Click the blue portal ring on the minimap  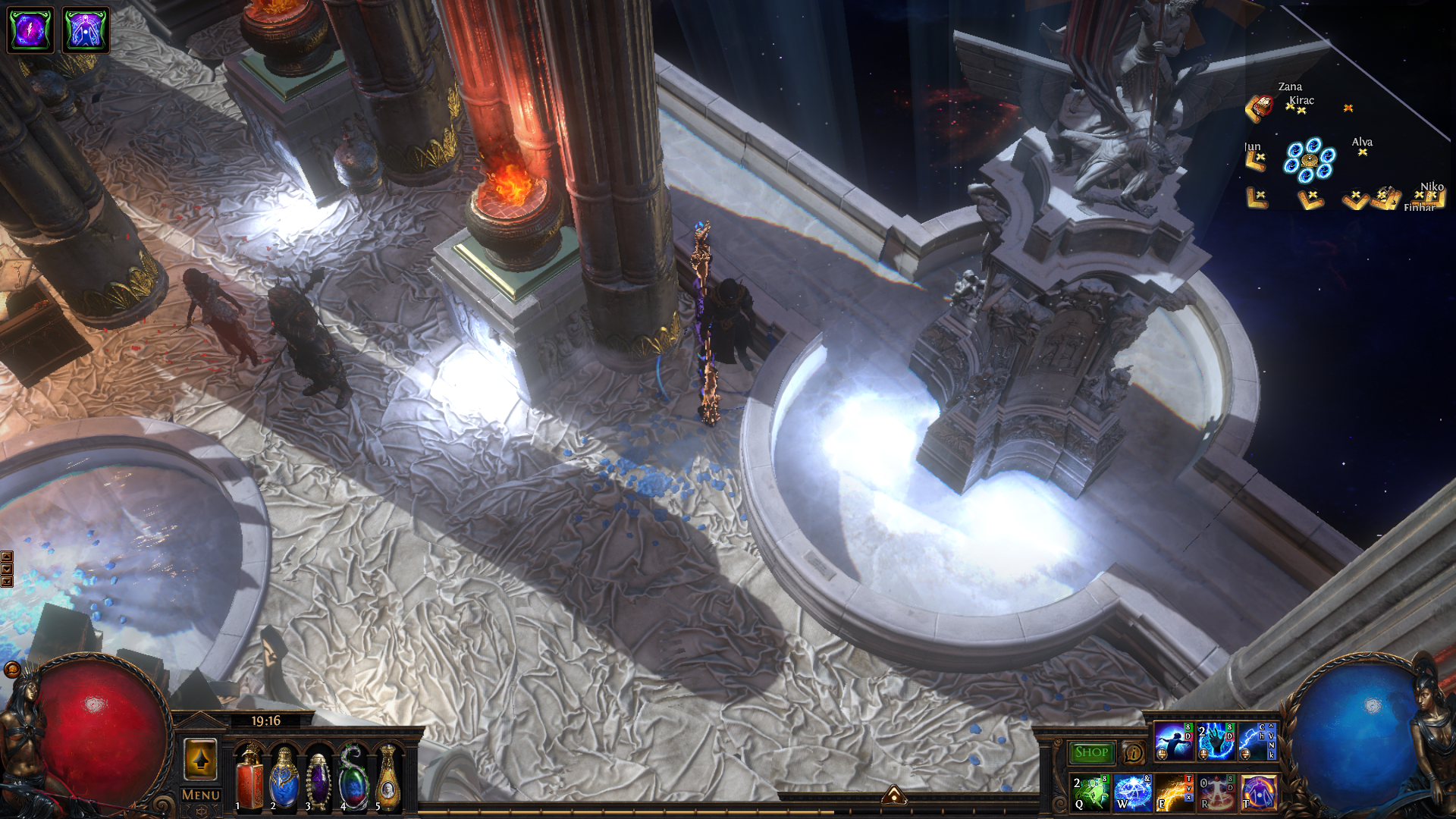(1309, 160)
